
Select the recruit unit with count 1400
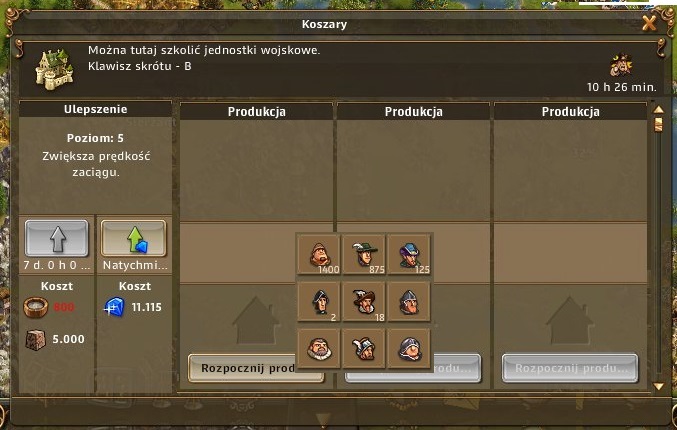(319, 253)
